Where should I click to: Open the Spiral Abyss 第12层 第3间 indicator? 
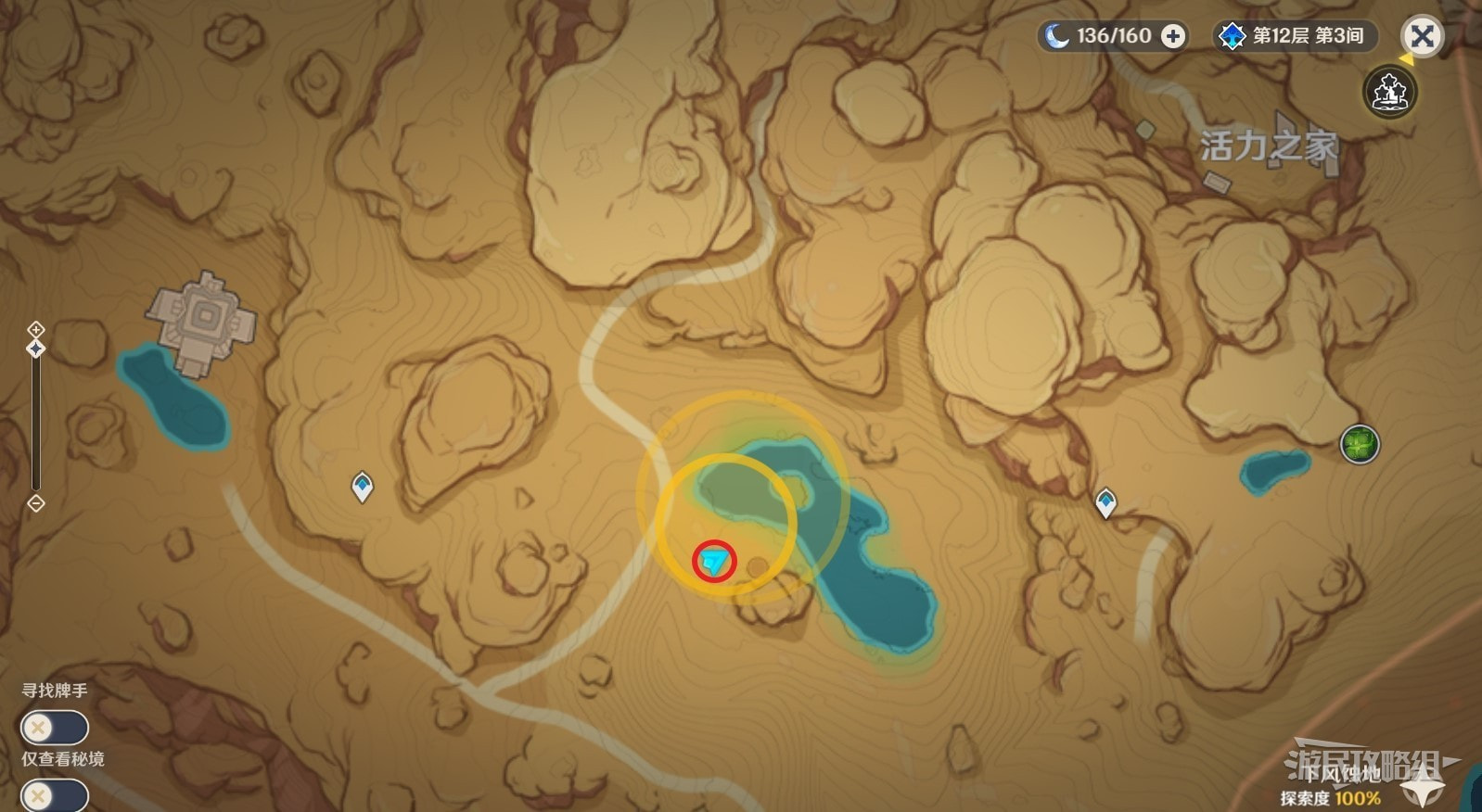[1296, 36]
